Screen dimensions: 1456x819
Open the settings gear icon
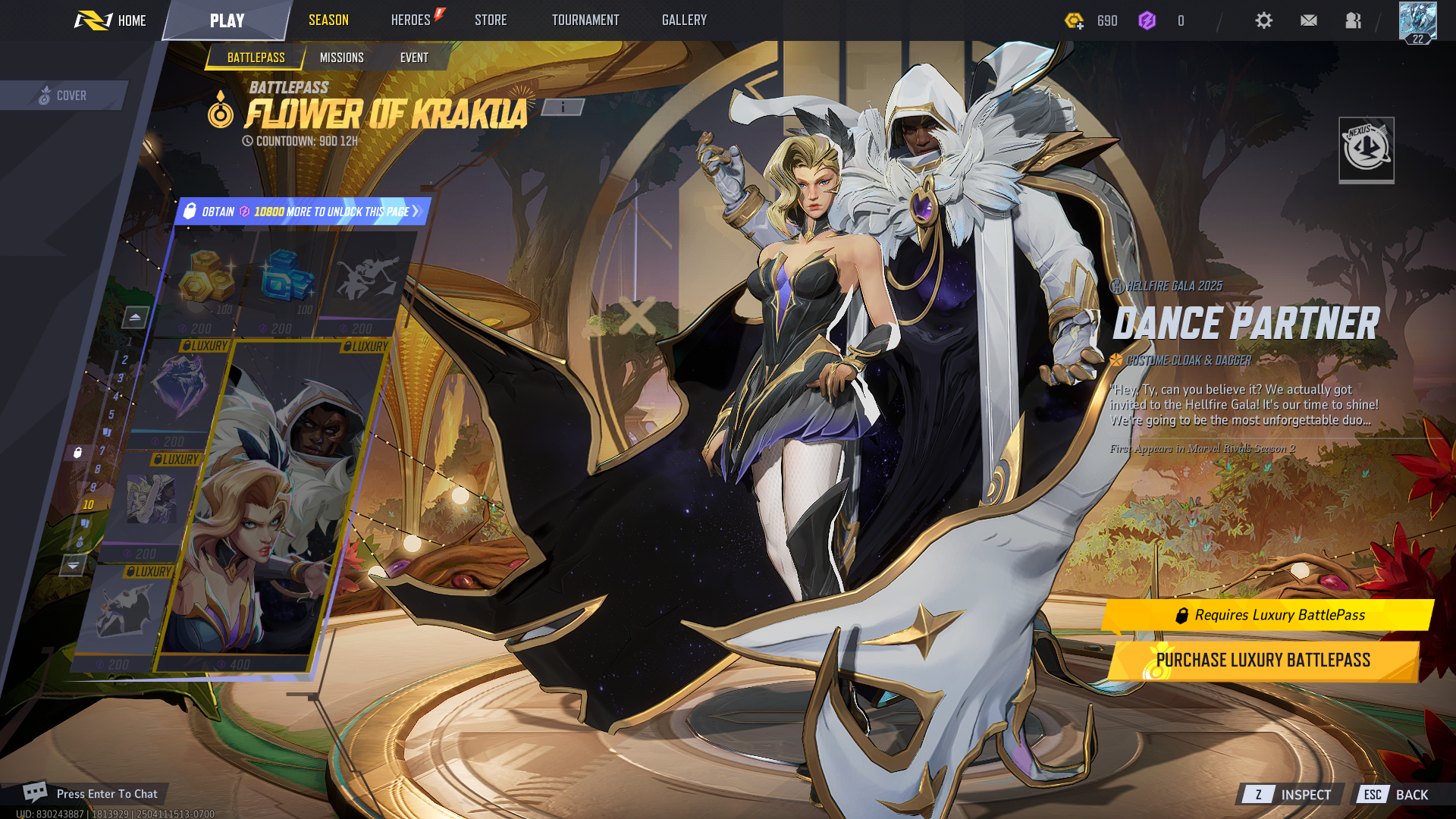(1263, 20)
